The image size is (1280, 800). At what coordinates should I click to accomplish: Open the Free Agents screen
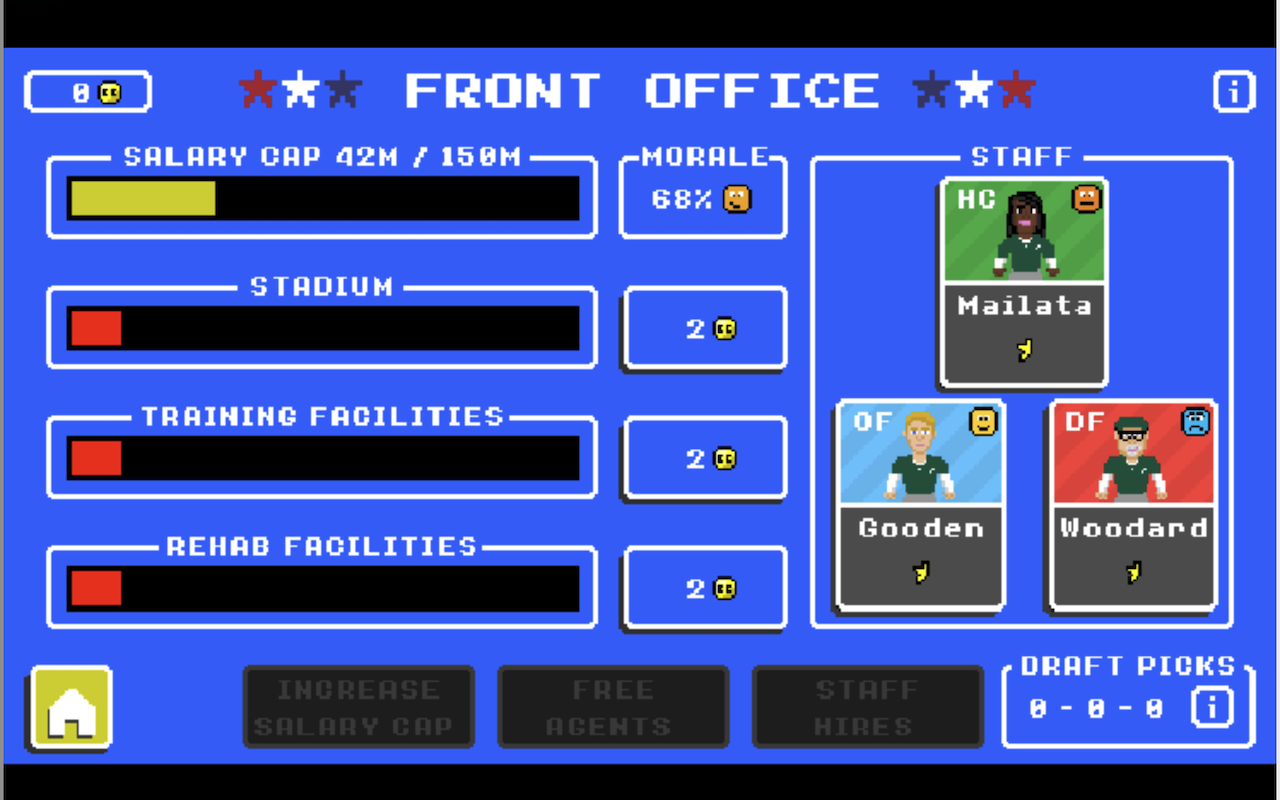coord(612,706)
